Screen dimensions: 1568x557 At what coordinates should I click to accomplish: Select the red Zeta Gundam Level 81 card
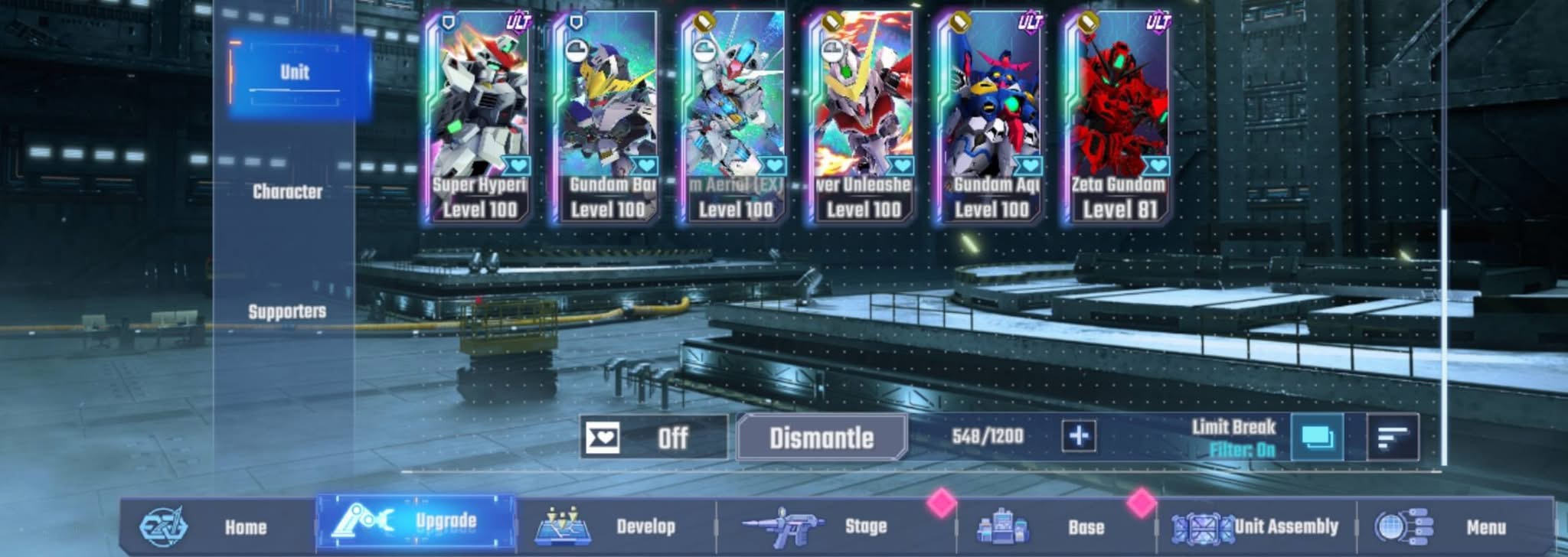click(1119, 119)
